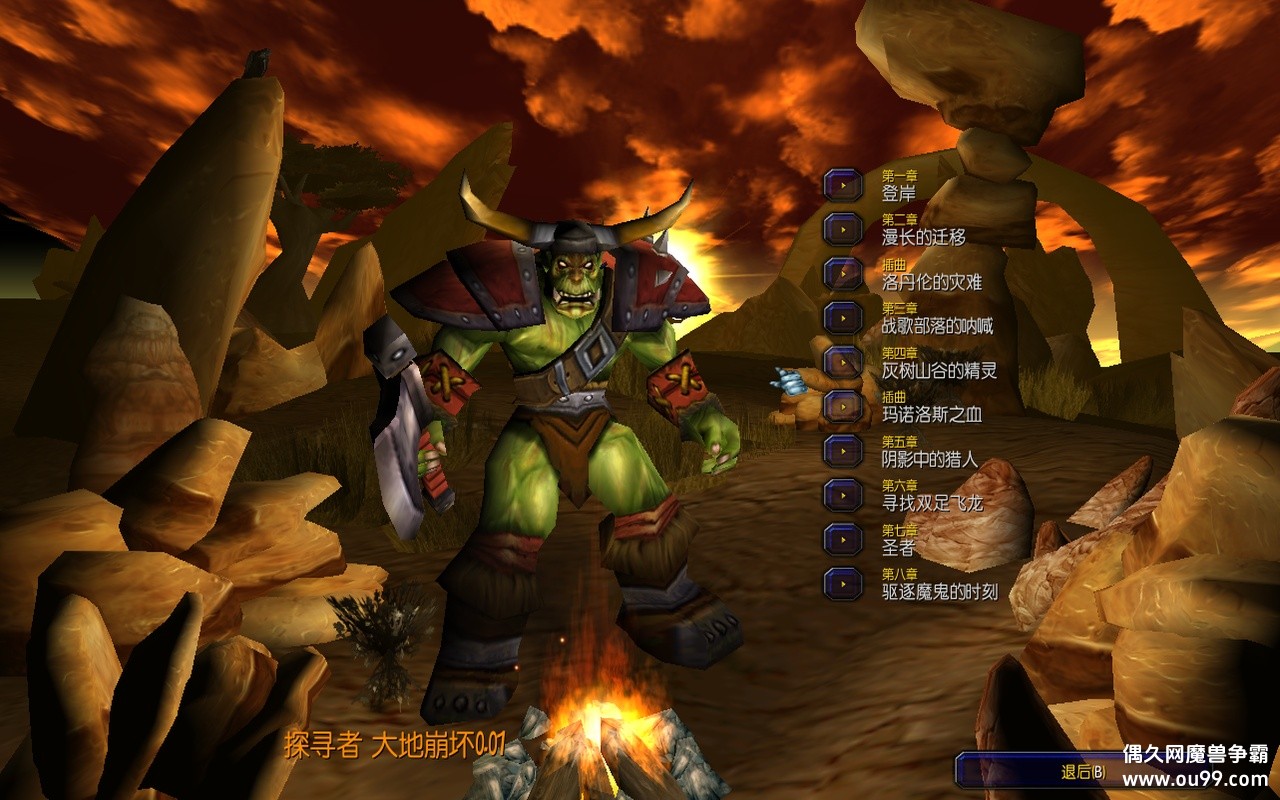
Task: Open chapter three 战歌部落的呐喊
Action: pos(843,317)
